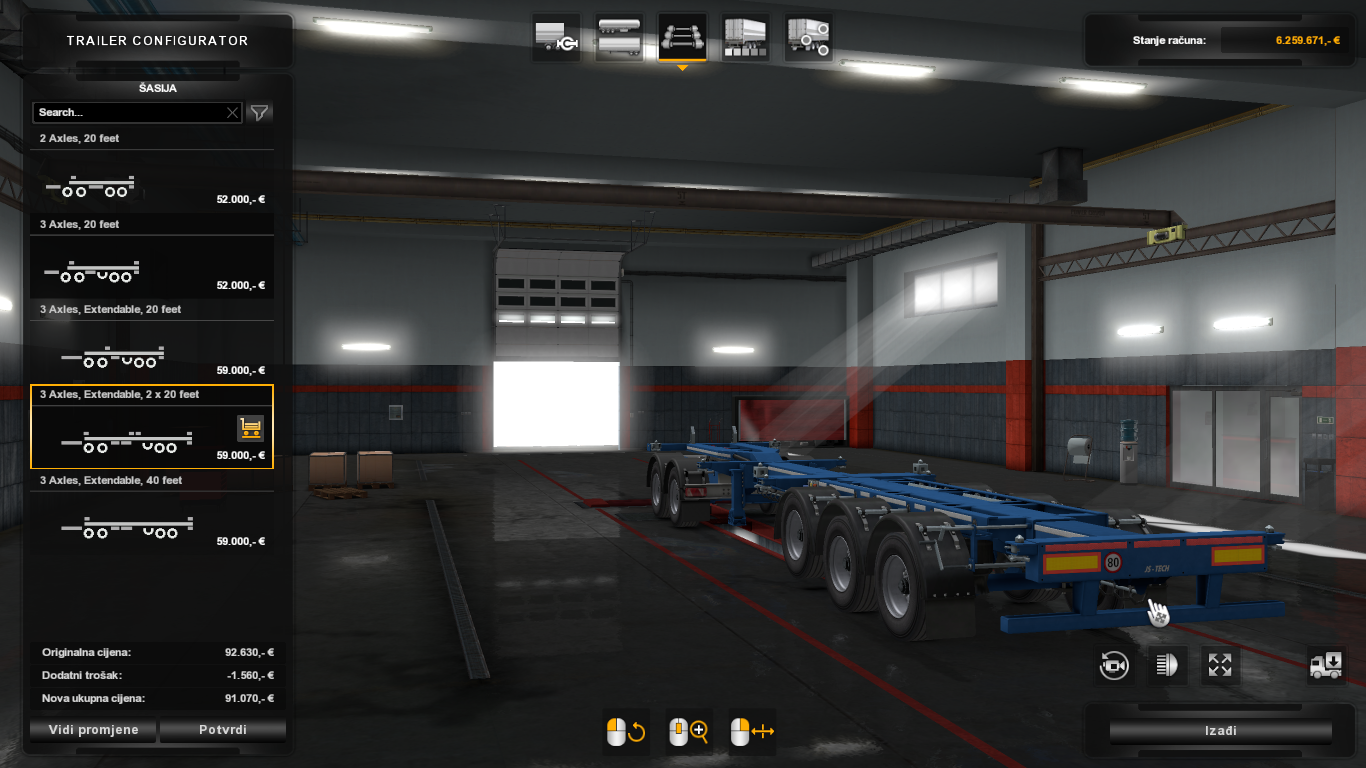Viewport: 1366px width, 768px height.
Task: Select the tanker trailer category icon
Action: (620, 36)
